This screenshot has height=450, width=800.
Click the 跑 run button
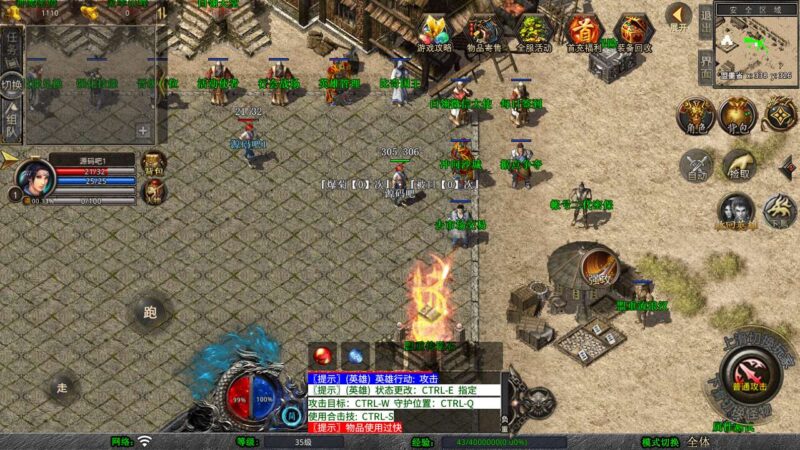coord(150,313)
